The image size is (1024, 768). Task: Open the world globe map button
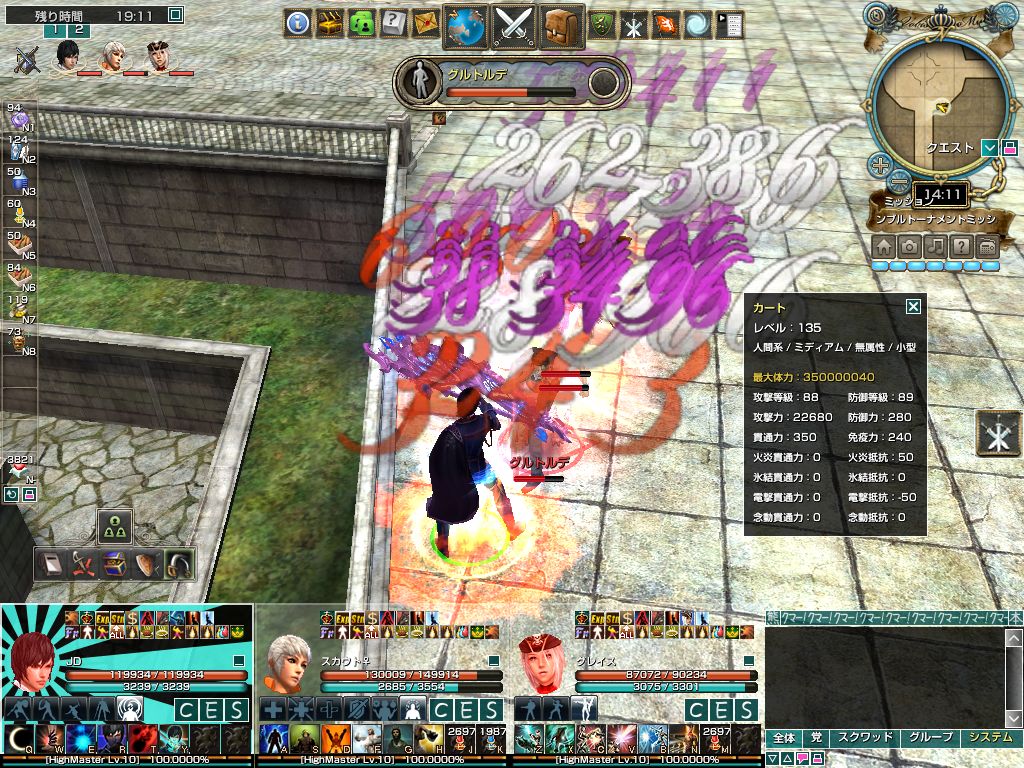pos(466,25)
